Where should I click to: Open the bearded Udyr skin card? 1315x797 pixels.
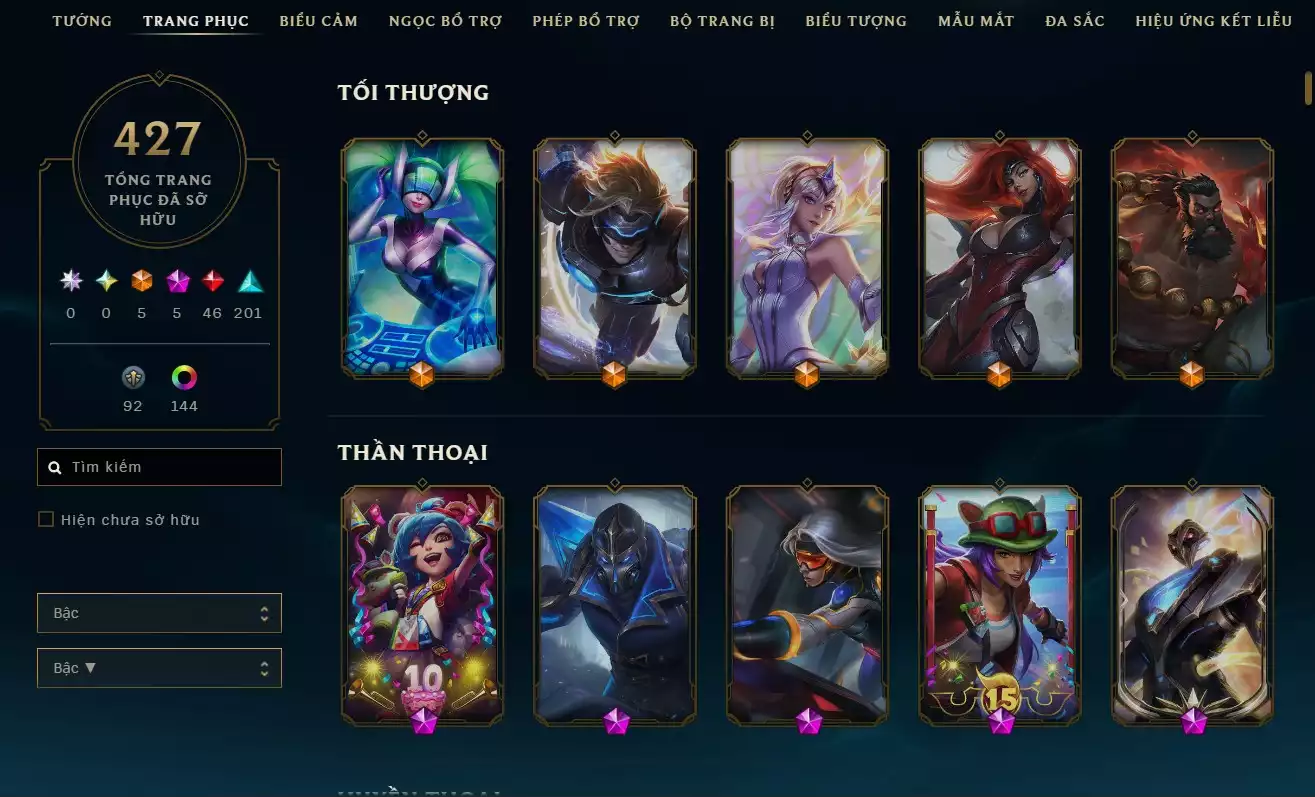click(x=1192, y=257)
